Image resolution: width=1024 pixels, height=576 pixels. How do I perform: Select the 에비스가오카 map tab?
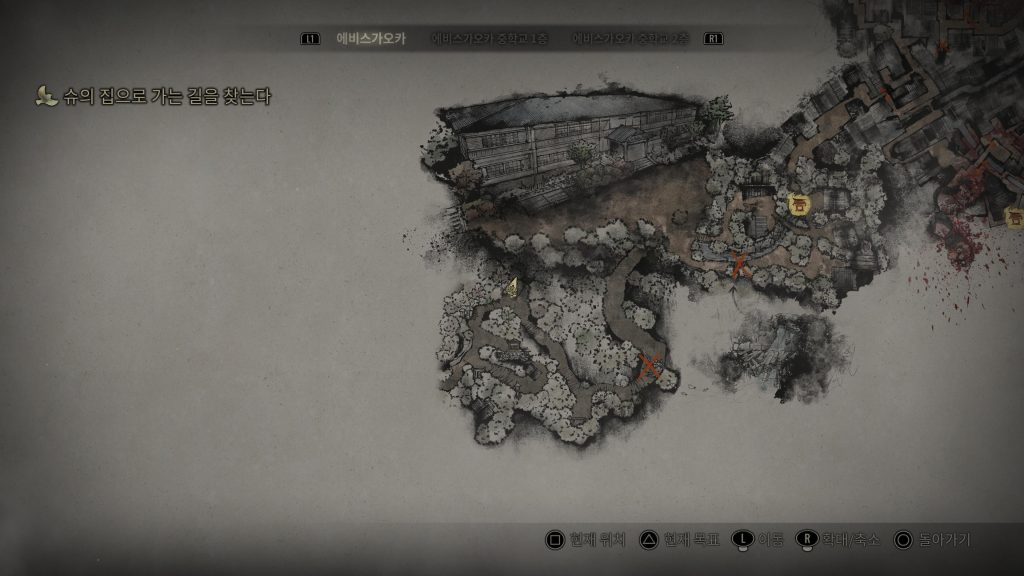371,39
